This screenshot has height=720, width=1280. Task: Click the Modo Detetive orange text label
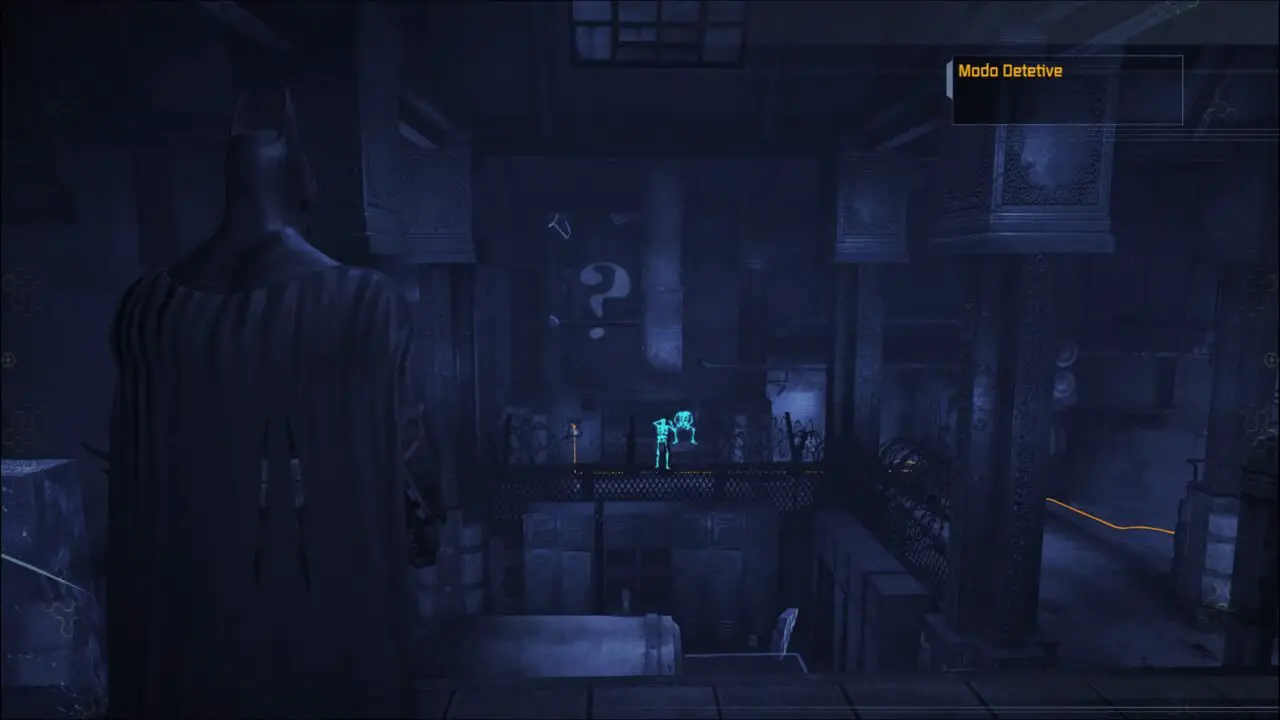click(x=1010, y=71)
